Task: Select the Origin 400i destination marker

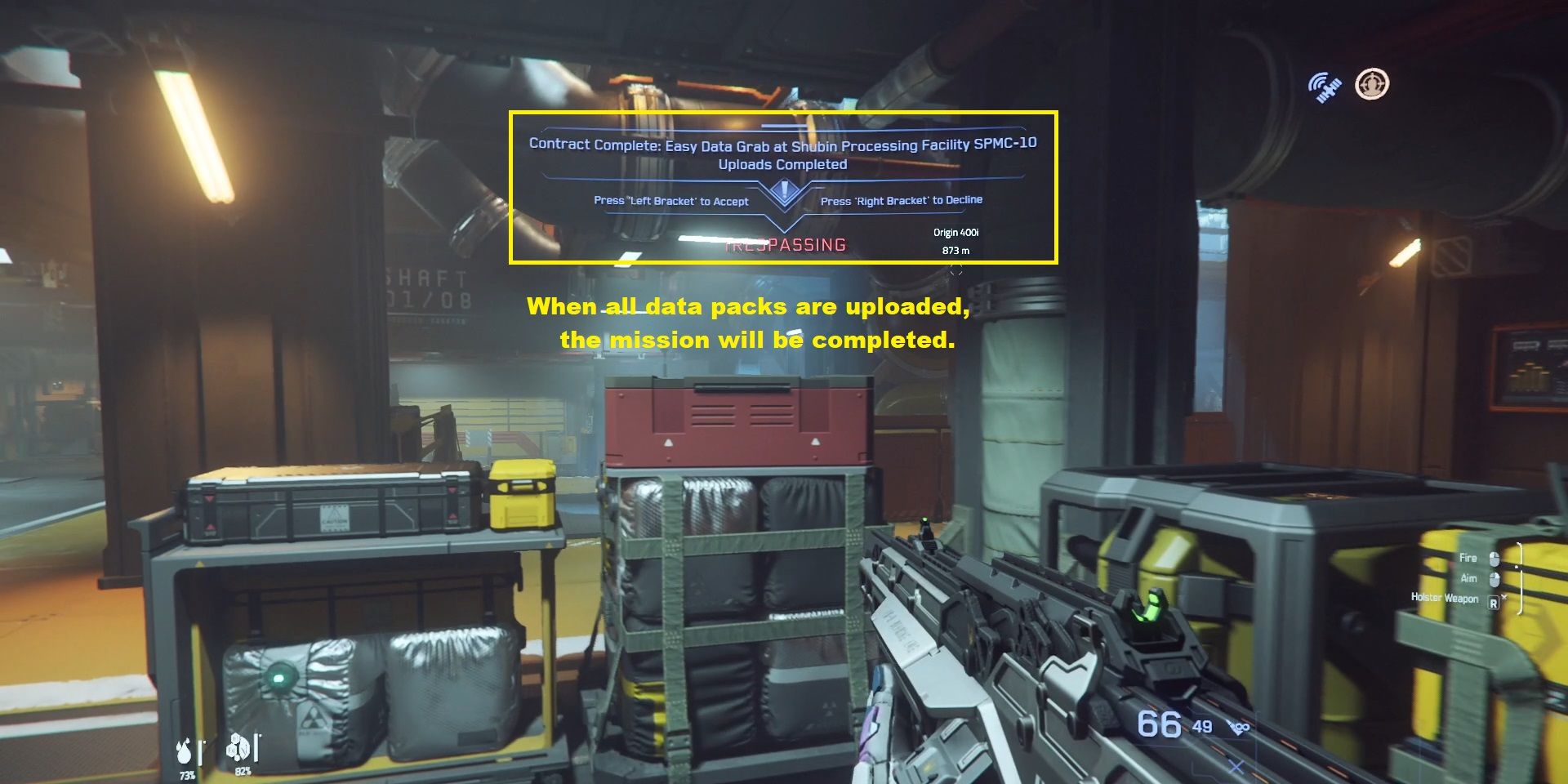Action: pos(955,232)
